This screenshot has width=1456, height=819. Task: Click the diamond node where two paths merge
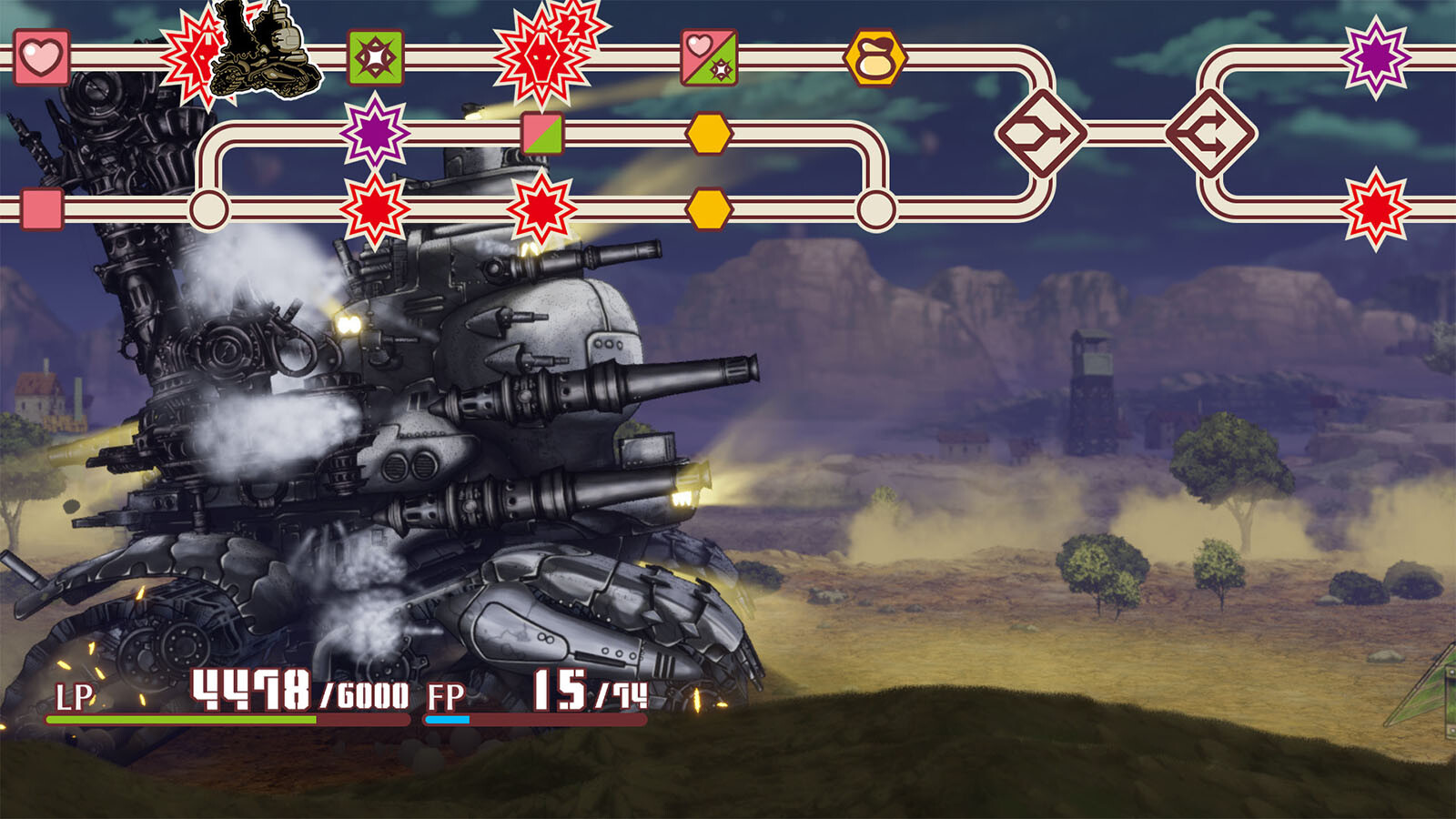(x=1042, y=134)
